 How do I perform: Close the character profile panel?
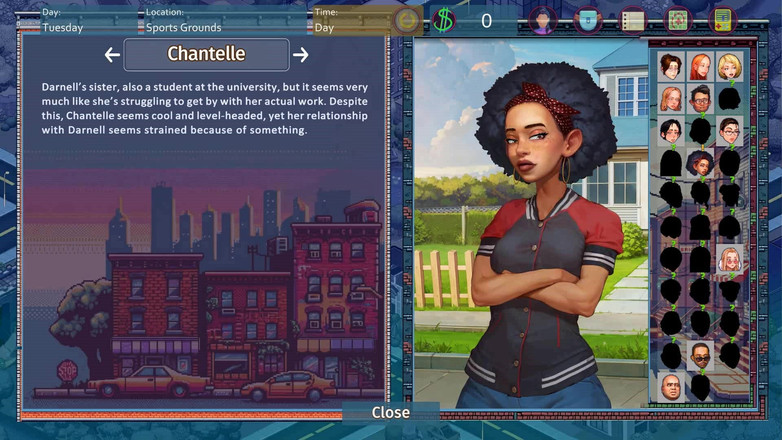390,412
